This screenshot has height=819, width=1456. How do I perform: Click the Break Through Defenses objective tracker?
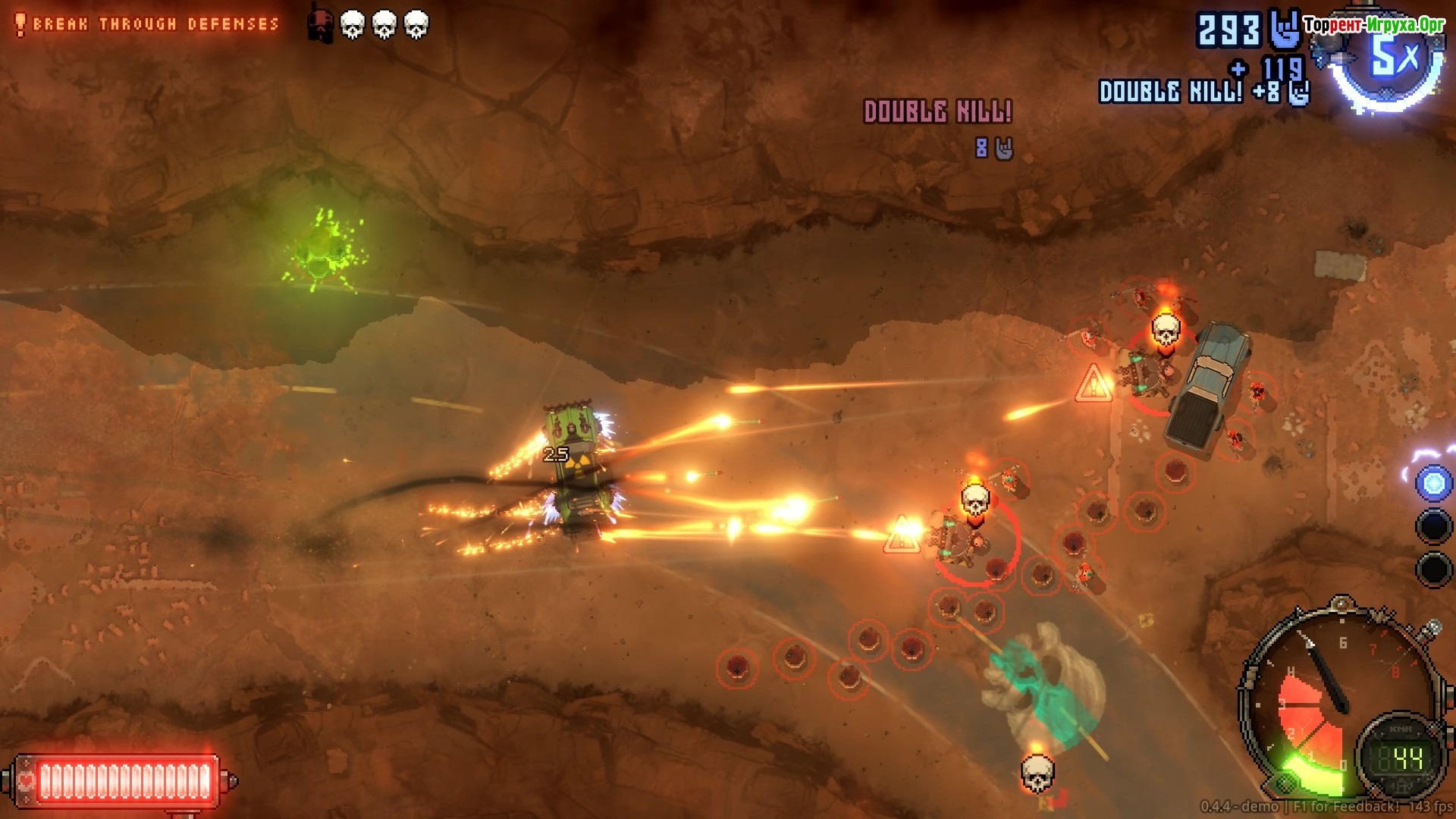pyautogui.click(x=149, y=24)
